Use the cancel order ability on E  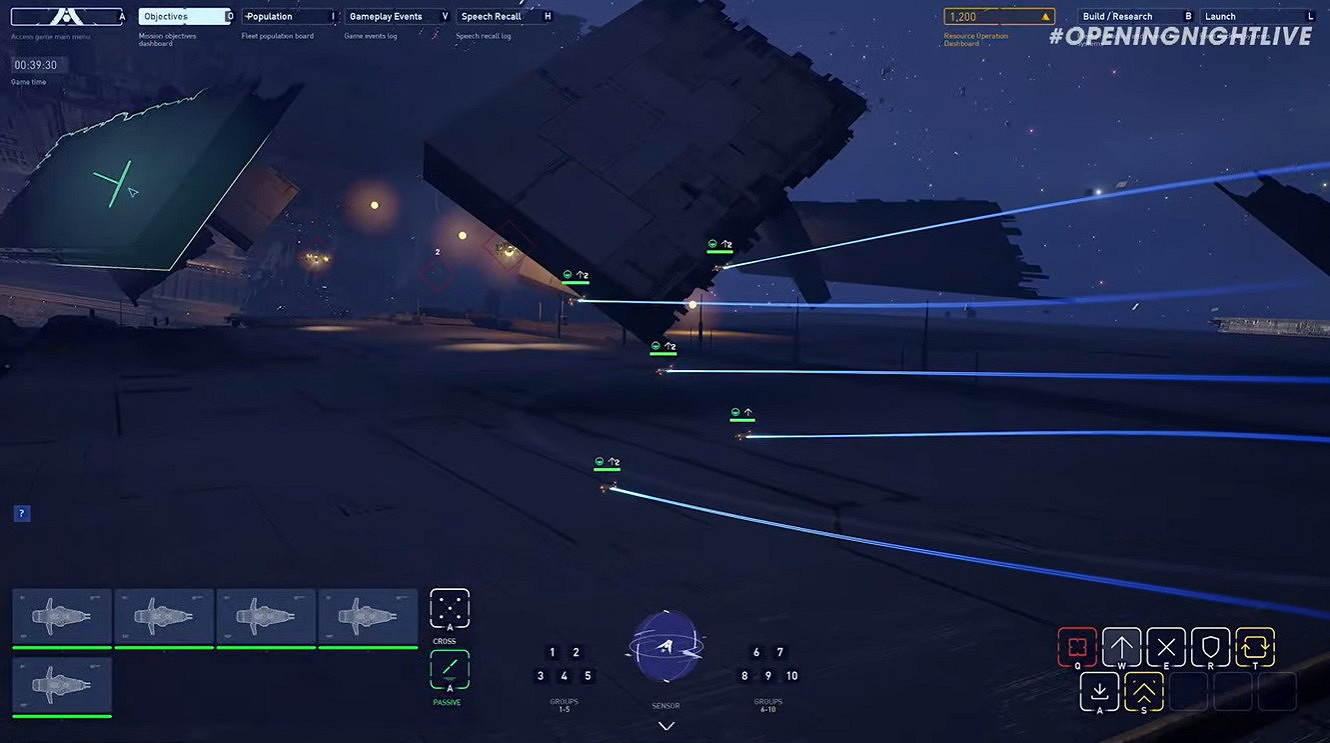[x=1165, y=647]
